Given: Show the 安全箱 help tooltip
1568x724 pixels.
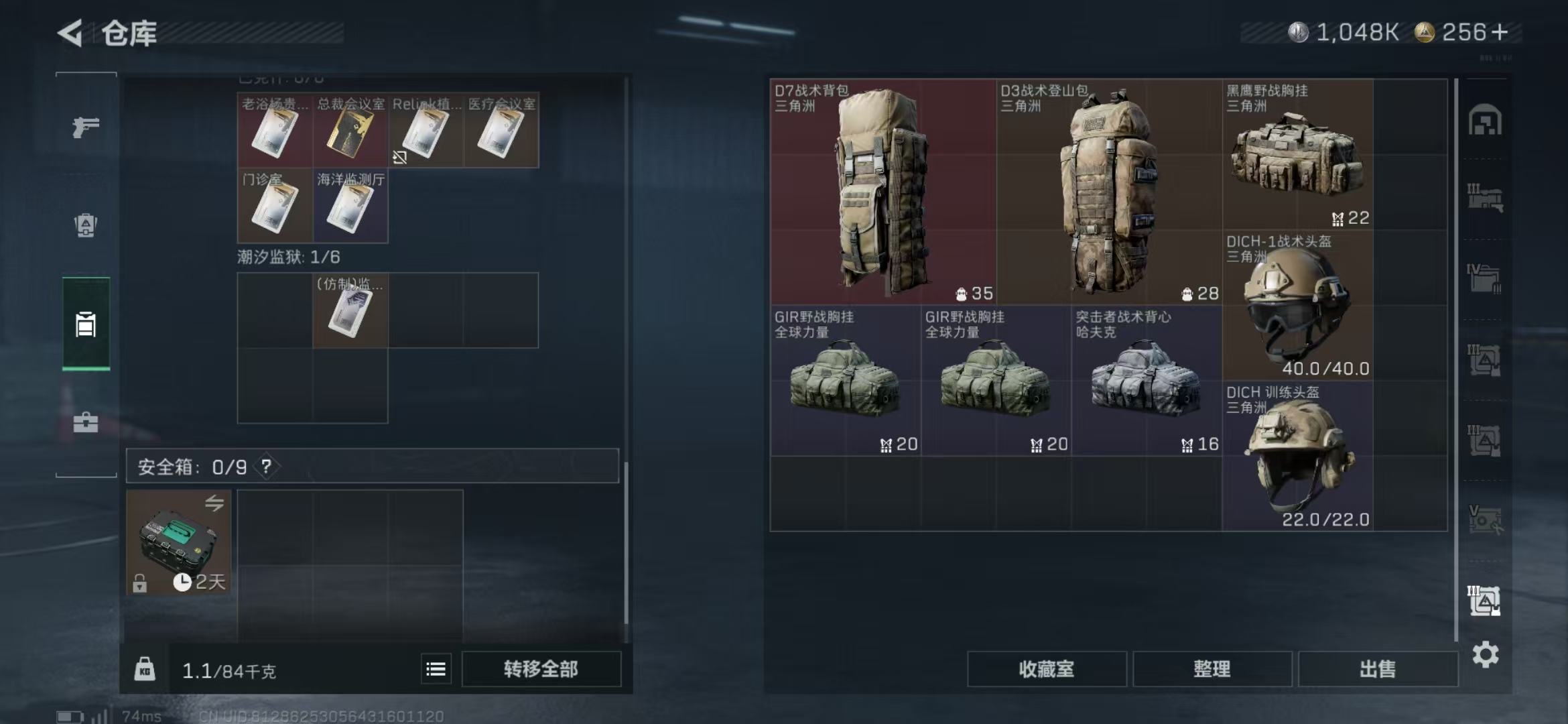Looking at the screenshot, I should (x=266, y=467).
